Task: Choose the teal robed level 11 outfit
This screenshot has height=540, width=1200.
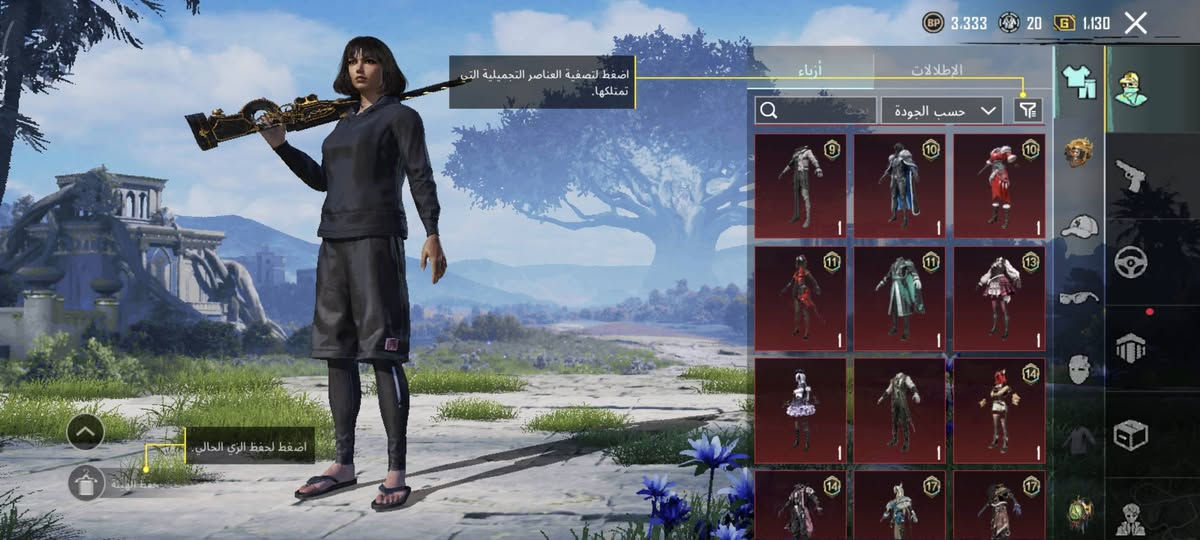Action: [899, 296]
